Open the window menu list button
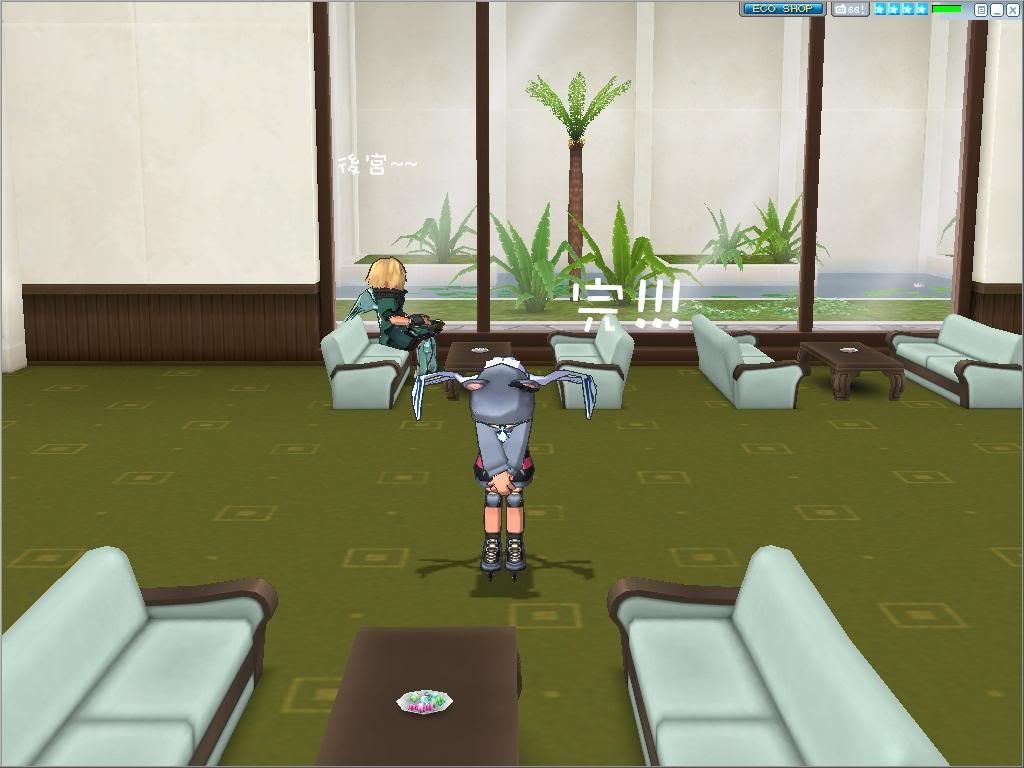The width and height of the screenshot is (1024, 768). [x=981, y=10]
